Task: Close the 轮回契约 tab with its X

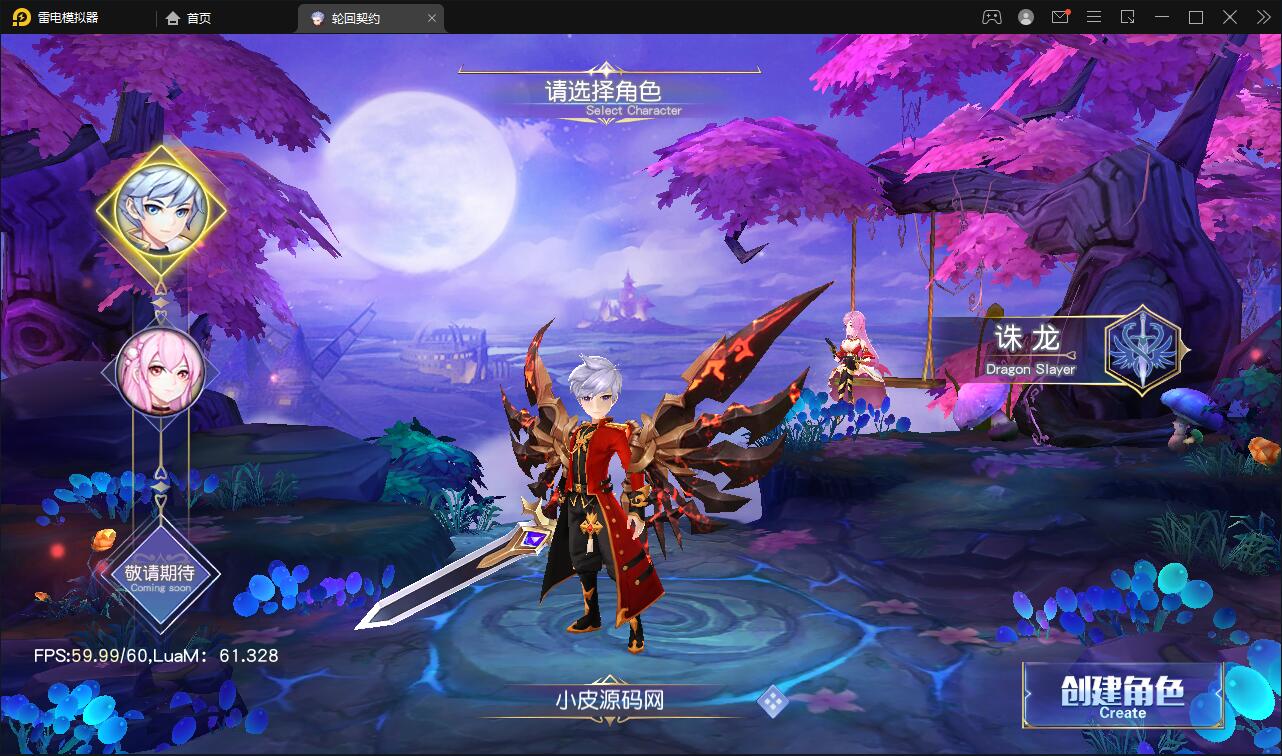Action: click(431, 17)
